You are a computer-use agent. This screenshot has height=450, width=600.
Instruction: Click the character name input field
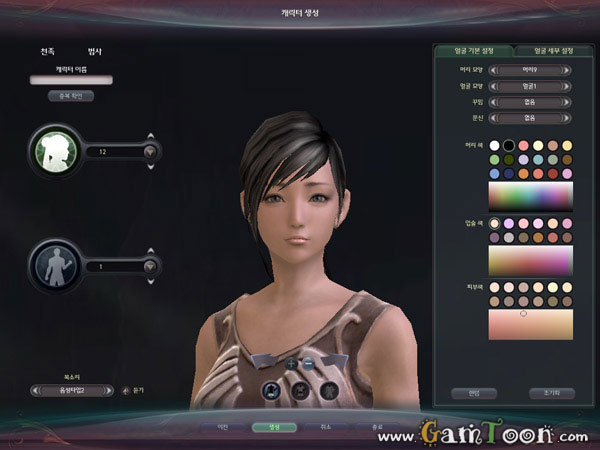pyautogui.click(x=71, y=79)
